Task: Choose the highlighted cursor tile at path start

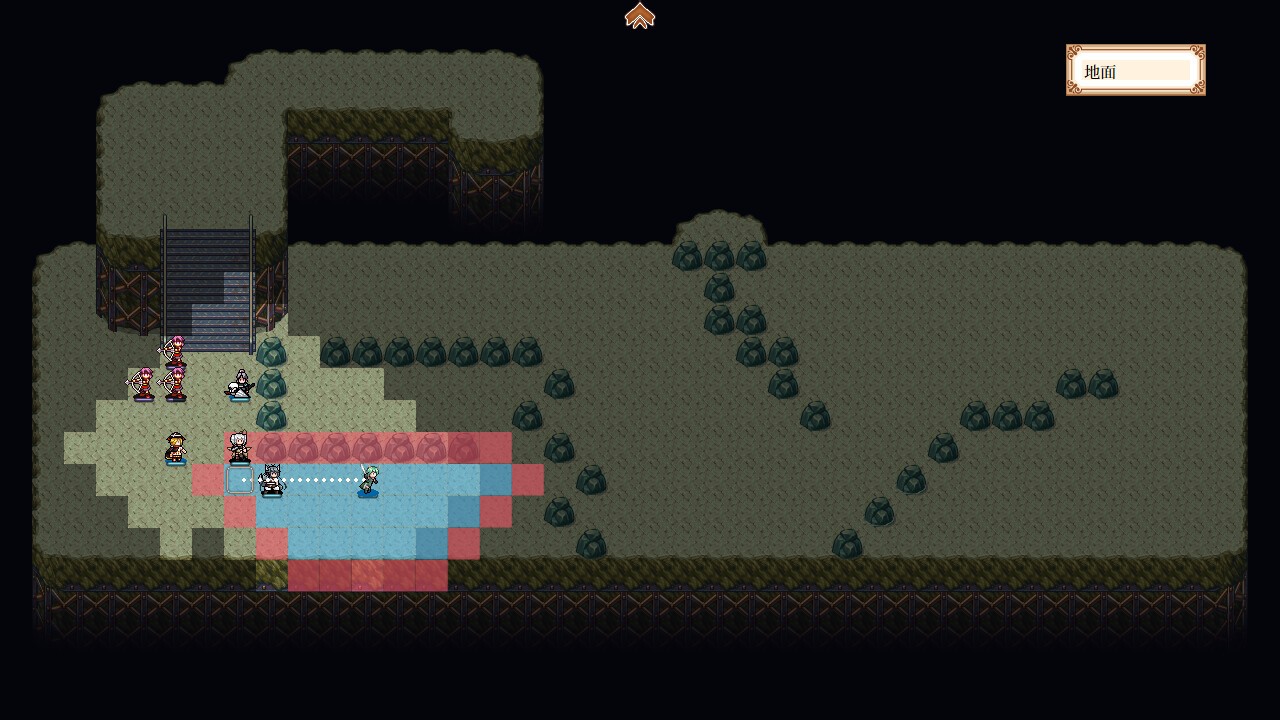Action: tap(240, 480)
